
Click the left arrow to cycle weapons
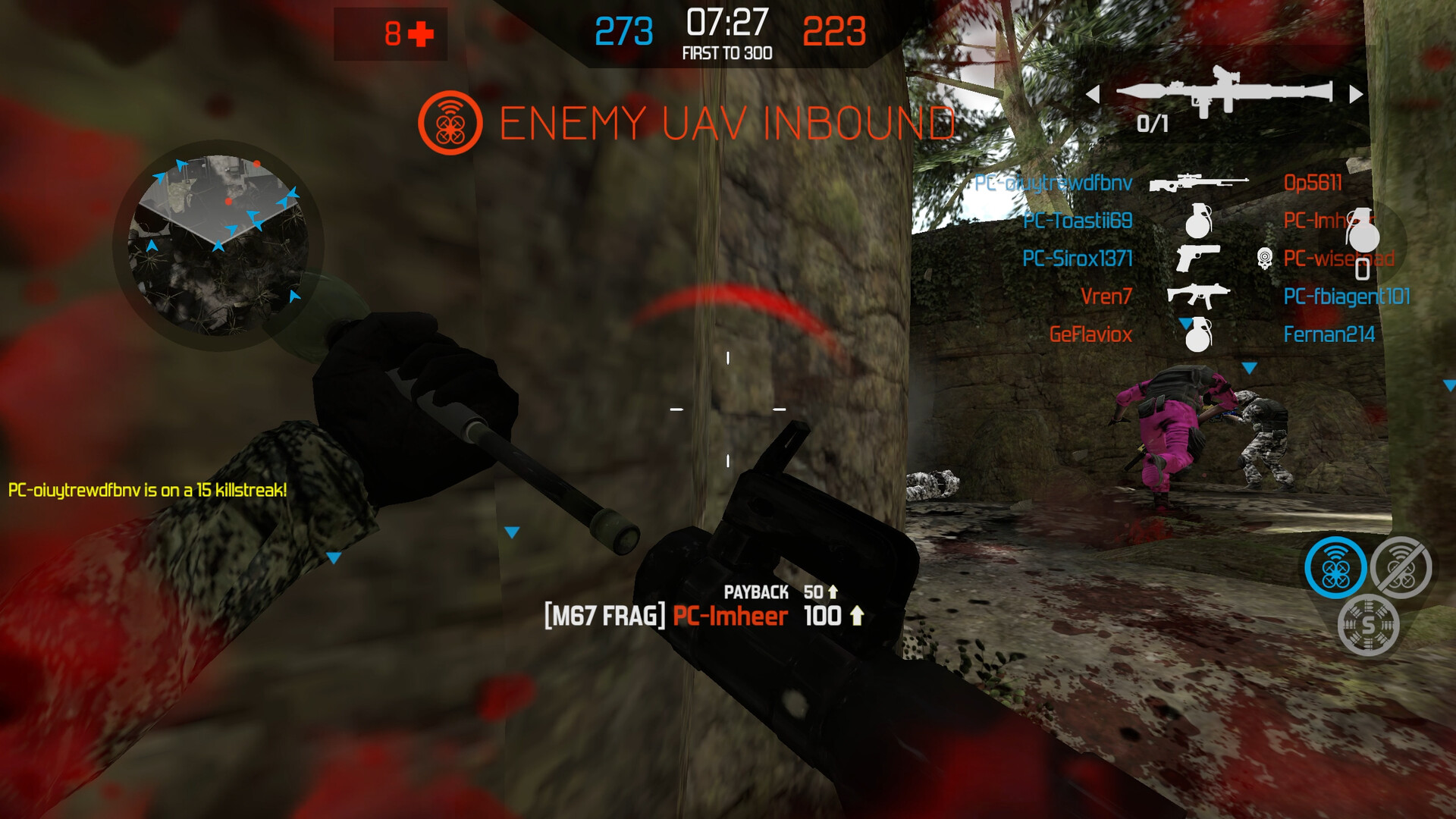(x=1095, y=93)
